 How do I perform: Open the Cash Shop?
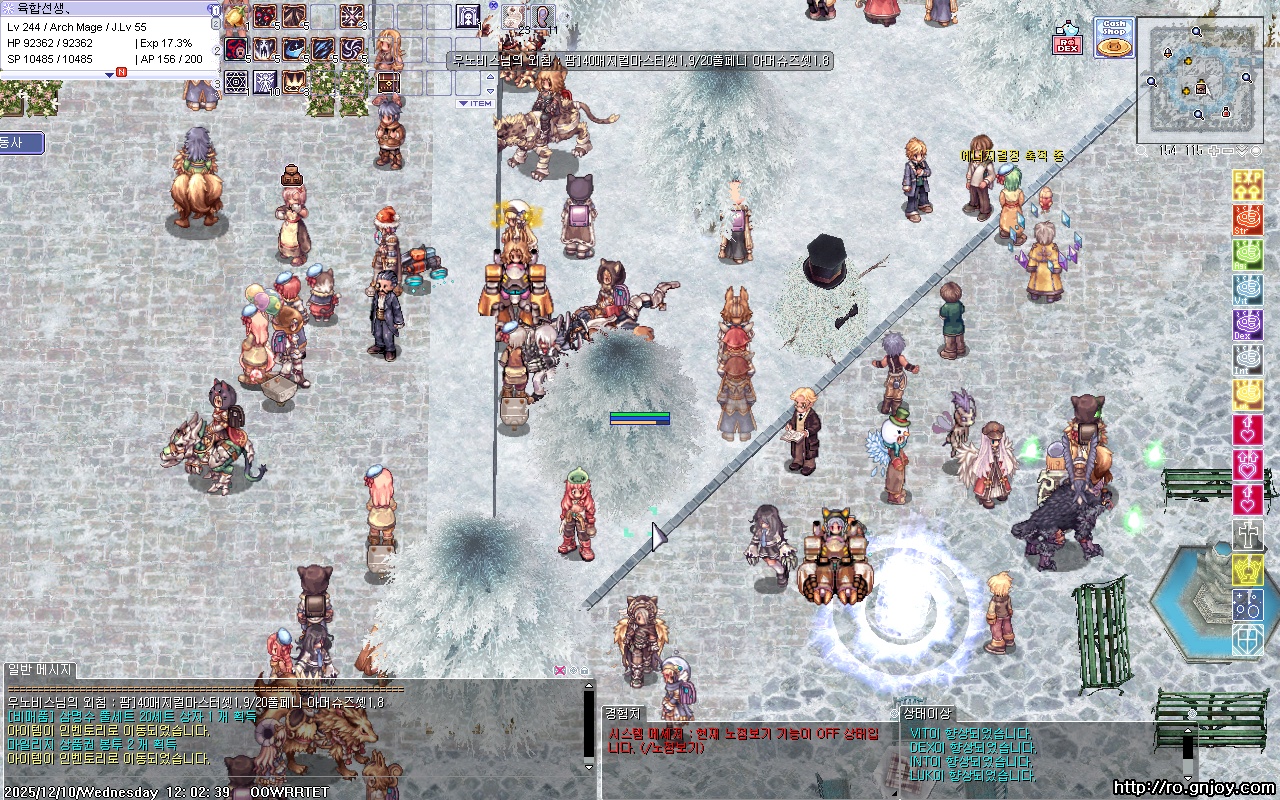(1114, 38)
